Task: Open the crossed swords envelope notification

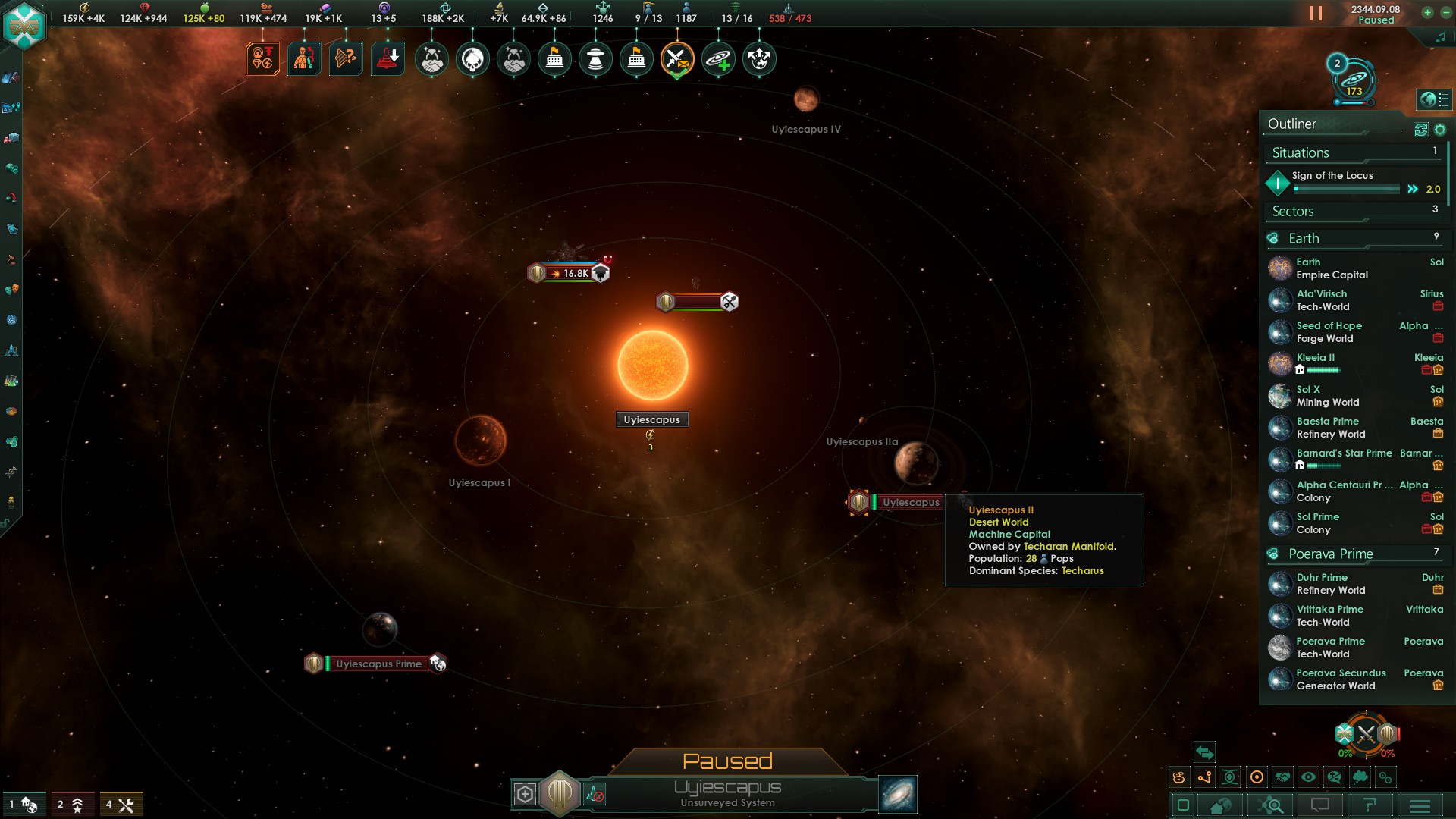Action: 676,59
